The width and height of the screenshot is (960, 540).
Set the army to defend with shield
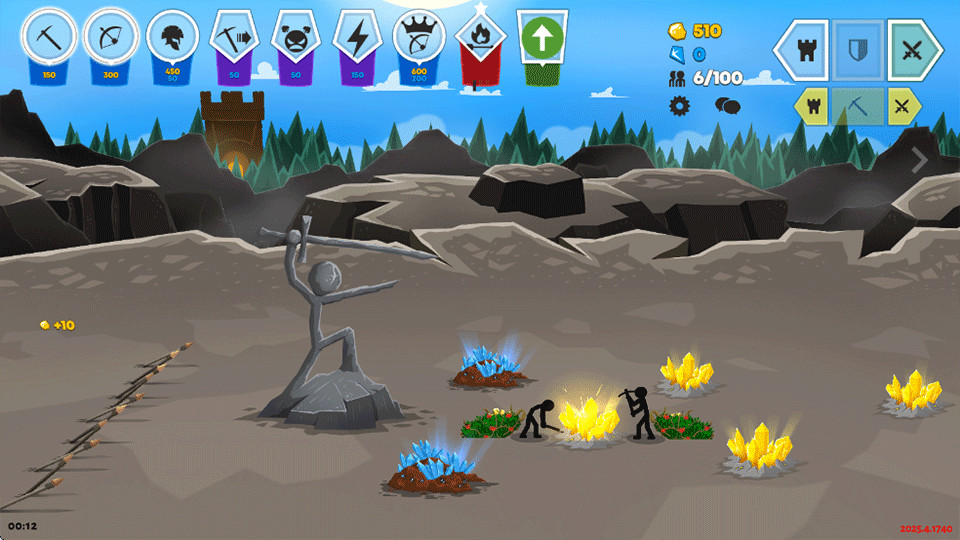pos(858,50)
